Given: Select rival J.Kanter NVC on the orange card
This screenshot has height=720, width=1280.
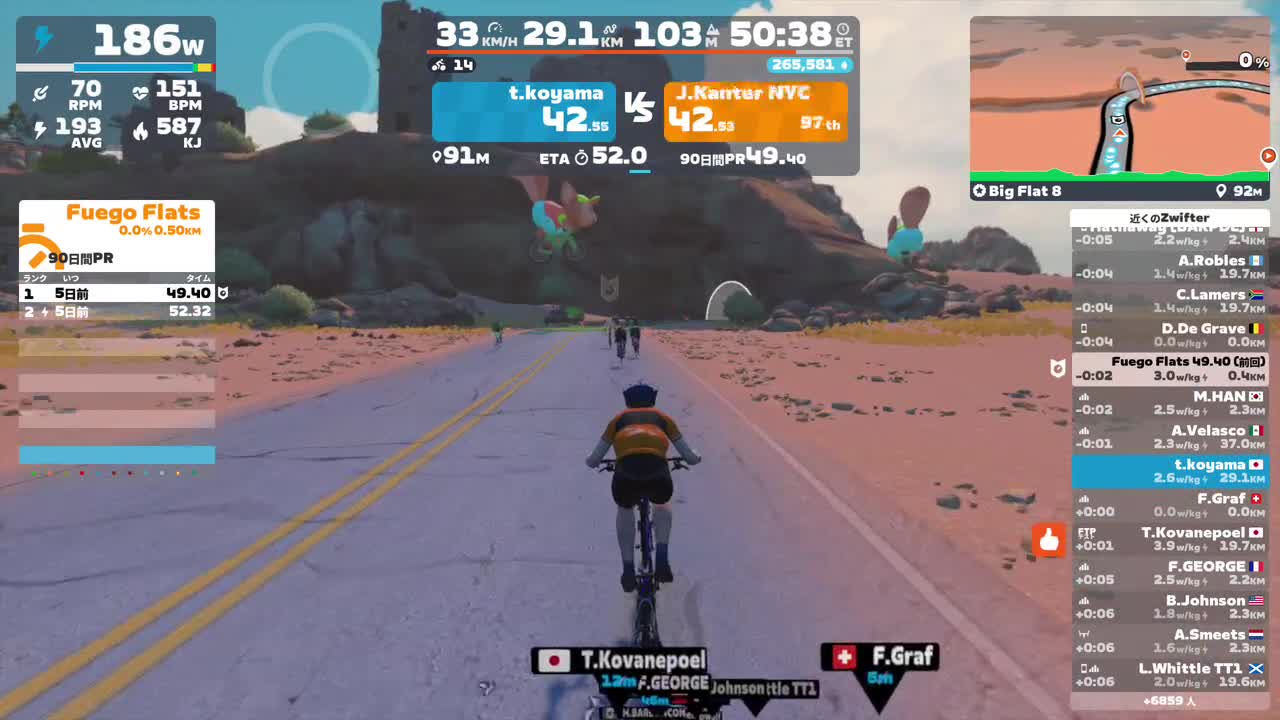Looking at the screenshot, I should pyautogui.click(x=755, y=110).
